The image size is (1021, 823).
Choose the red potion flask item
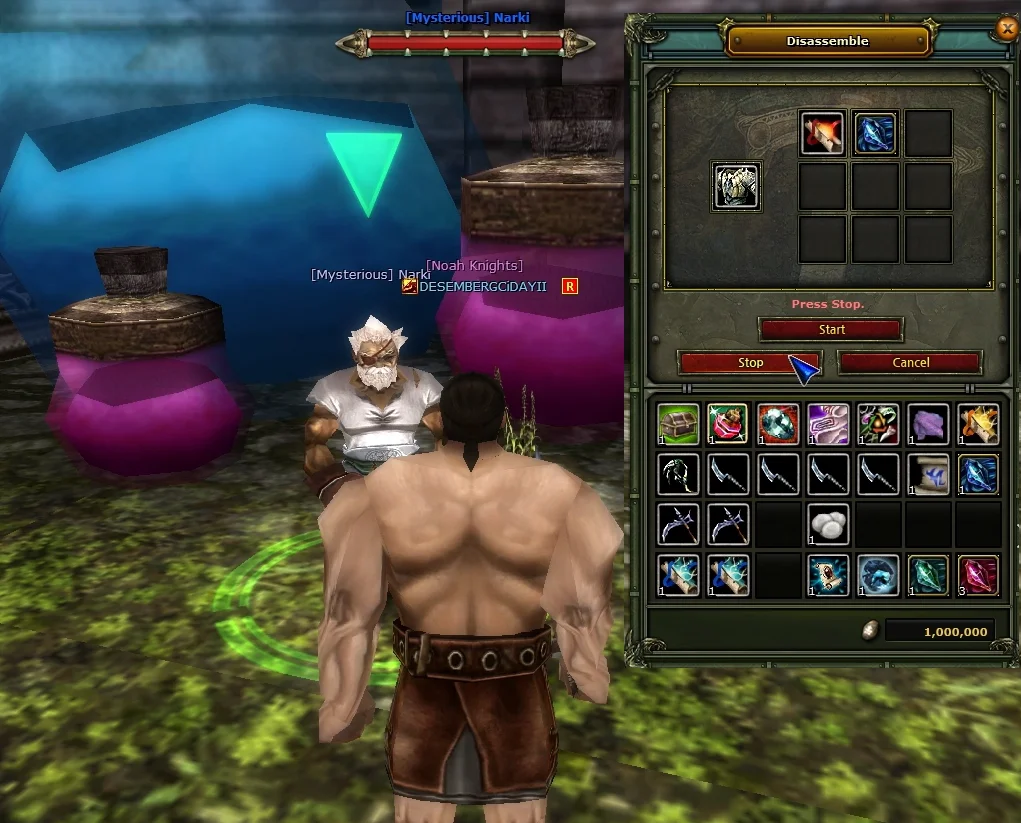point(728,425)
